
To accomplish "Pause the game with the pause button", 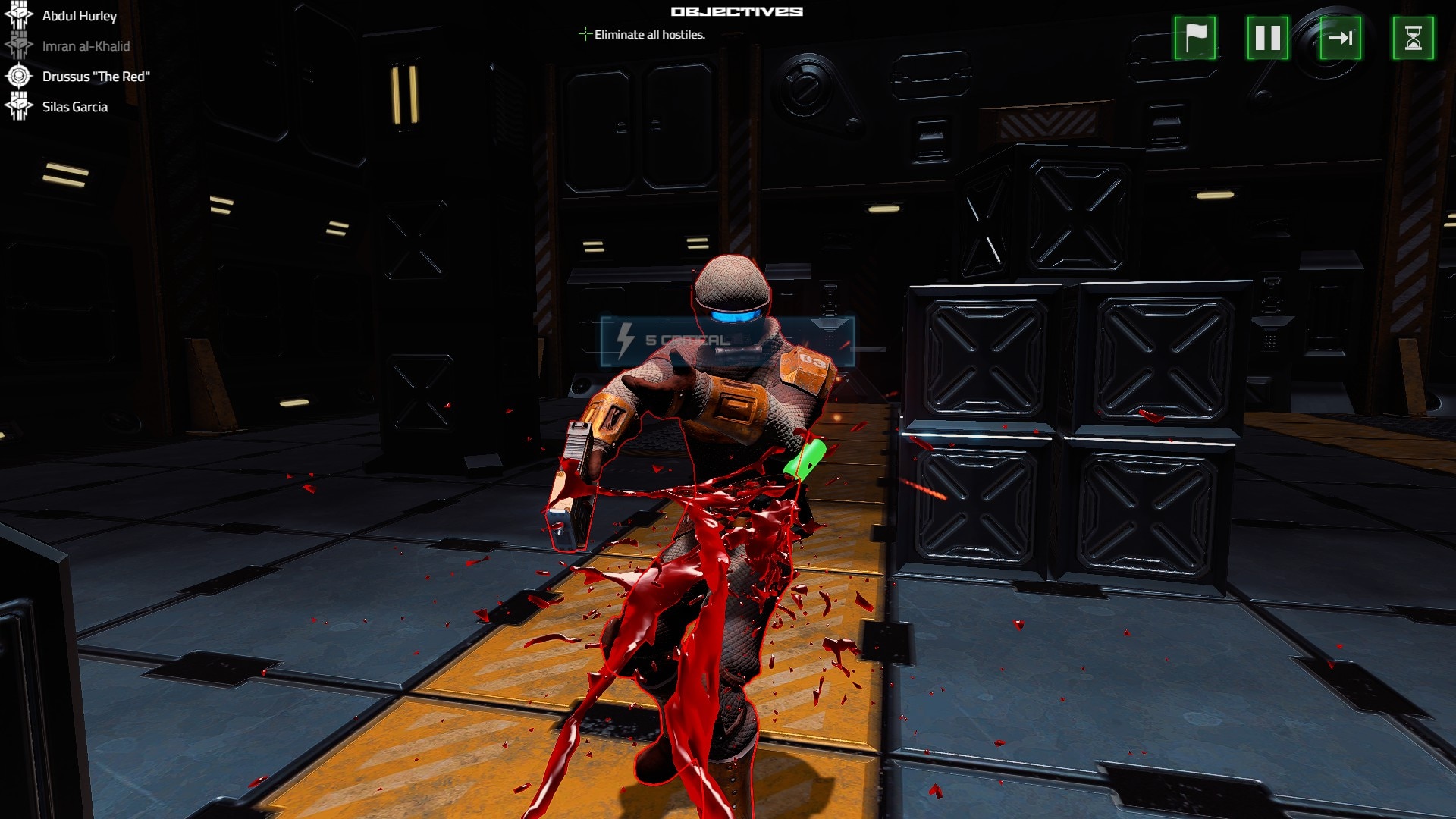I will [1267, 38].
